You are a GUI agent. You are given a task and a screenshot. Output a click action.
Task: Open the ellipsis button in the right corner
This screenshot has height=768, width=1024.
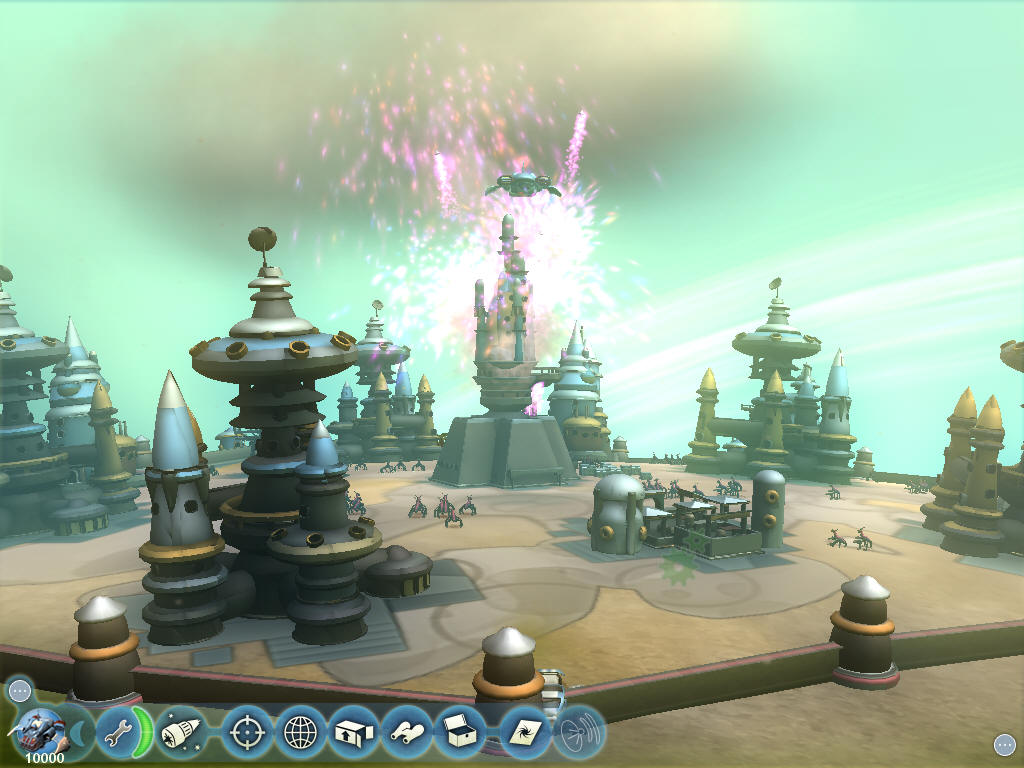pos(1004,744)
